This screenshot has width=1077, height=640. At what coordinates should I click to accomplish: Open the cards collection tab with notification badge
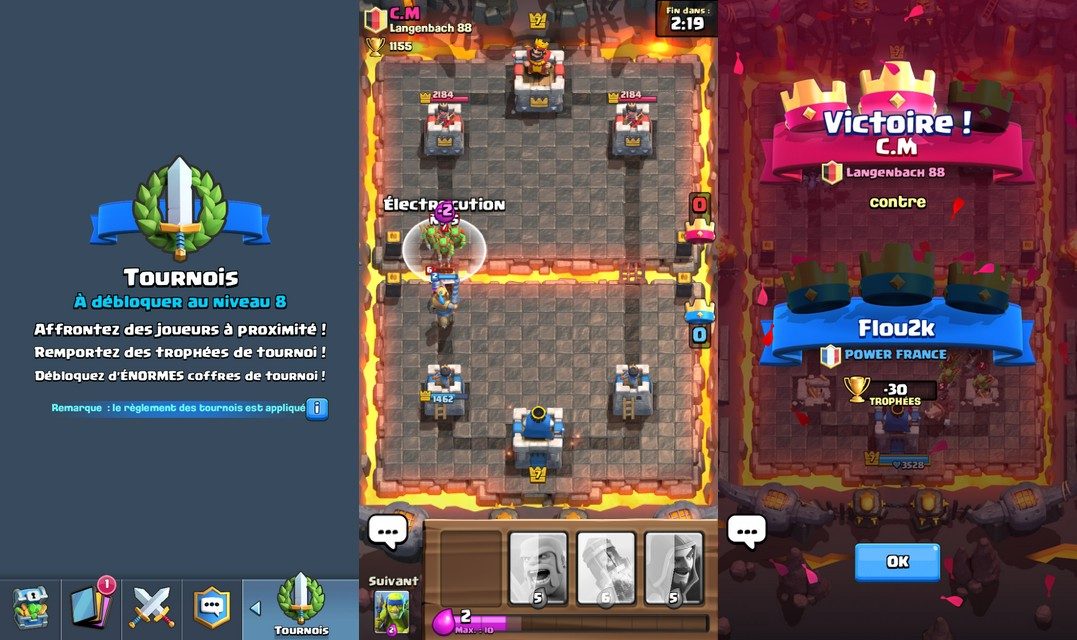(x=91, y=606)
